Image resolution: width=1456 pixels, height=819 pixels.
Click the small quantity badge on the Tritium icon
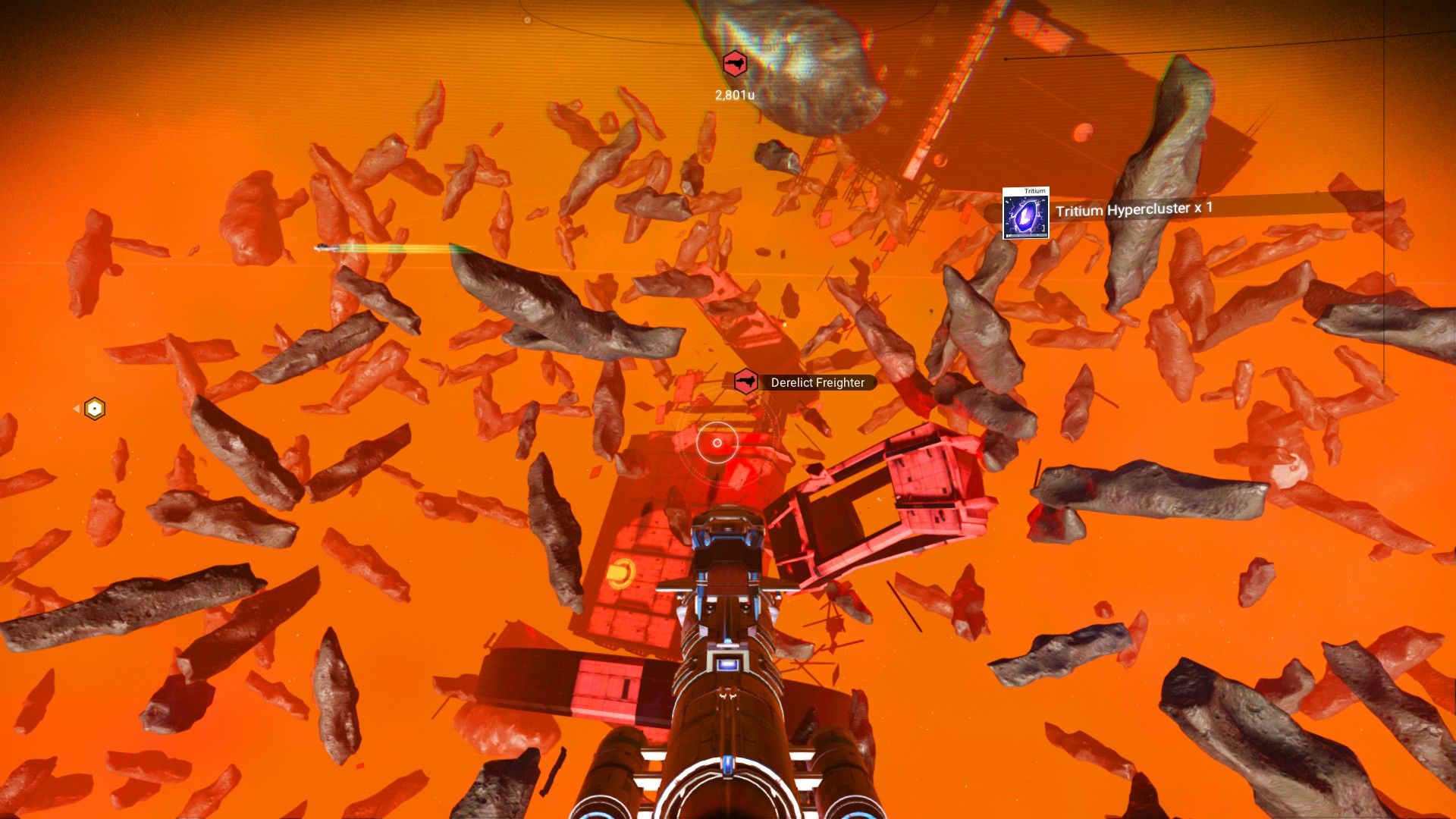1043,227
